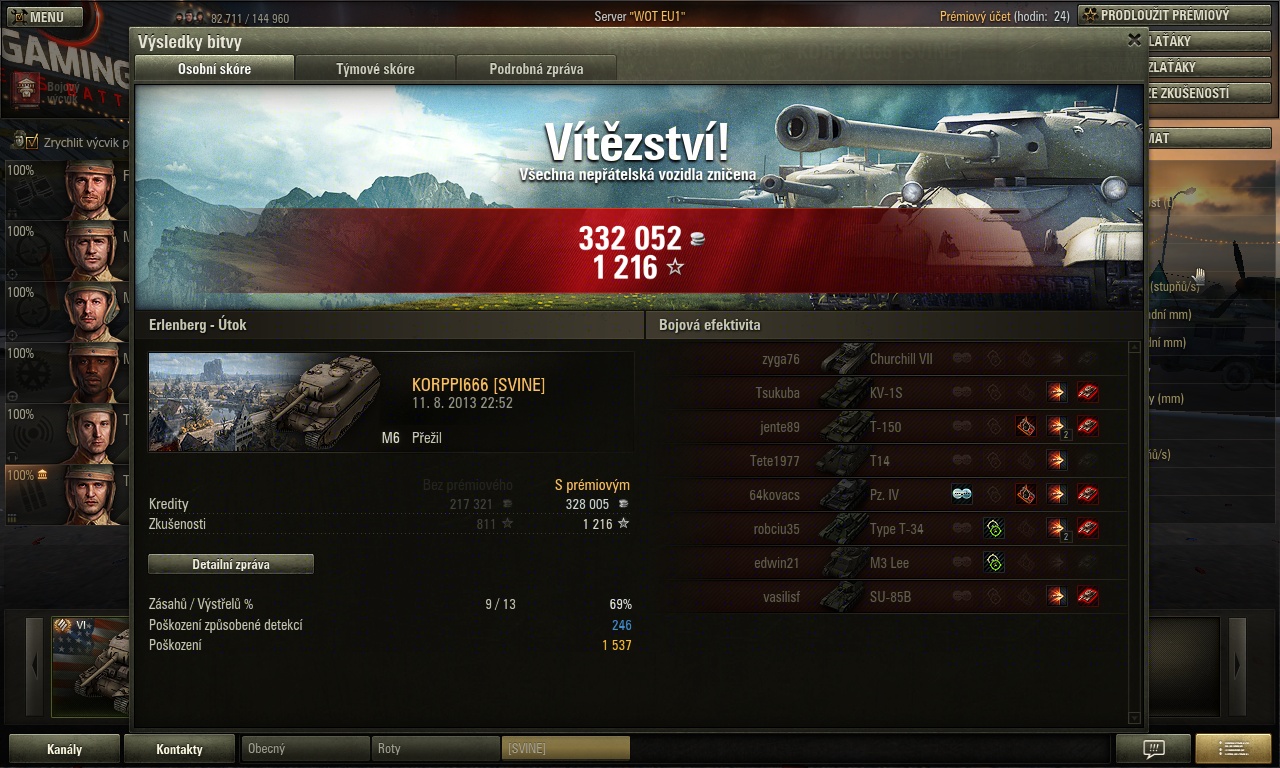Toggle the Zrychlit výcvik checkbox
The height and width of the screenshot is (768, 1280).
coord(31,141)
